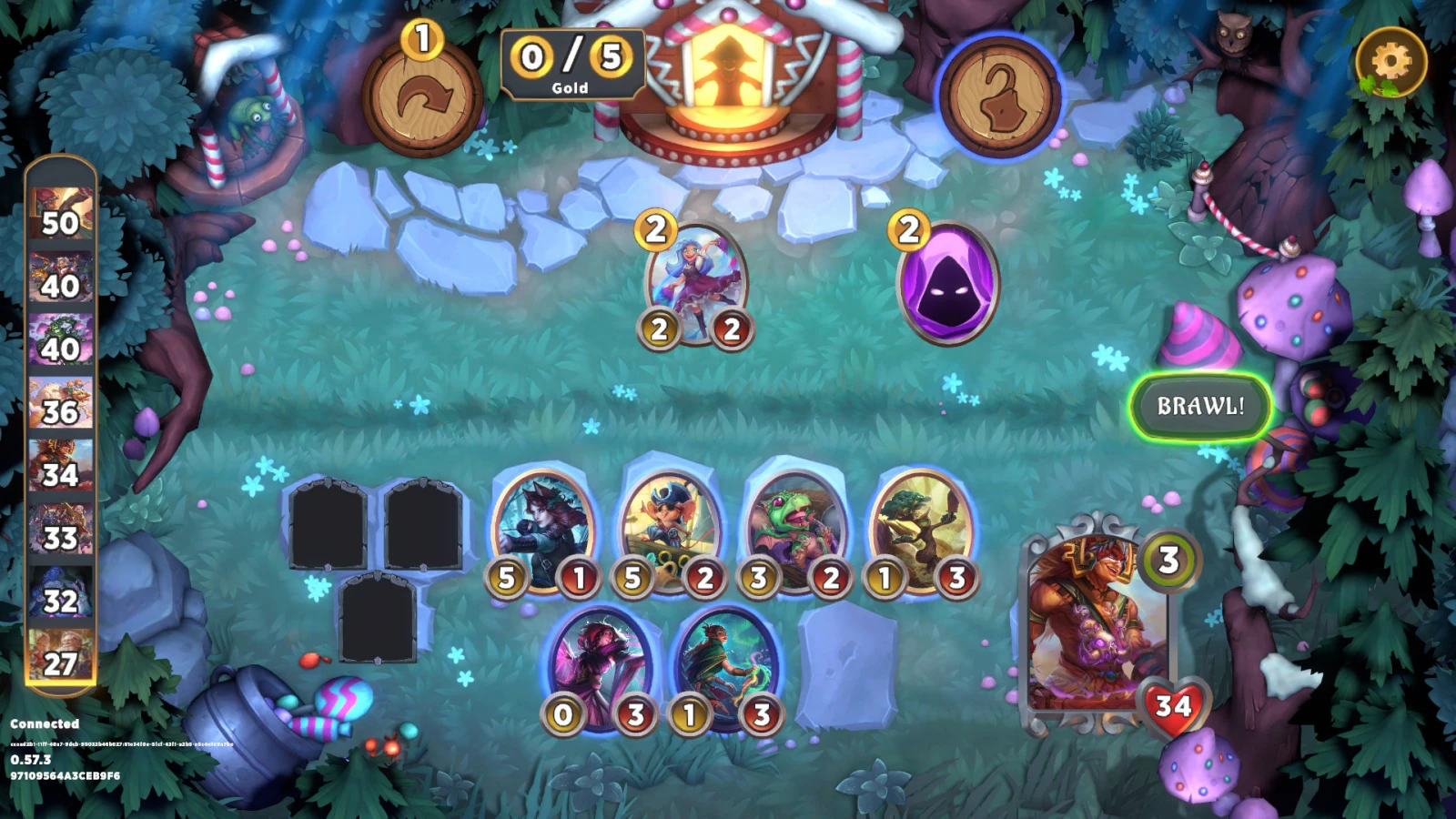Viewport: 1456px width, 819px height.
Task: Start the fight with the BRAWL! button
Action: pyautogui.click(x=1199, y=406)
